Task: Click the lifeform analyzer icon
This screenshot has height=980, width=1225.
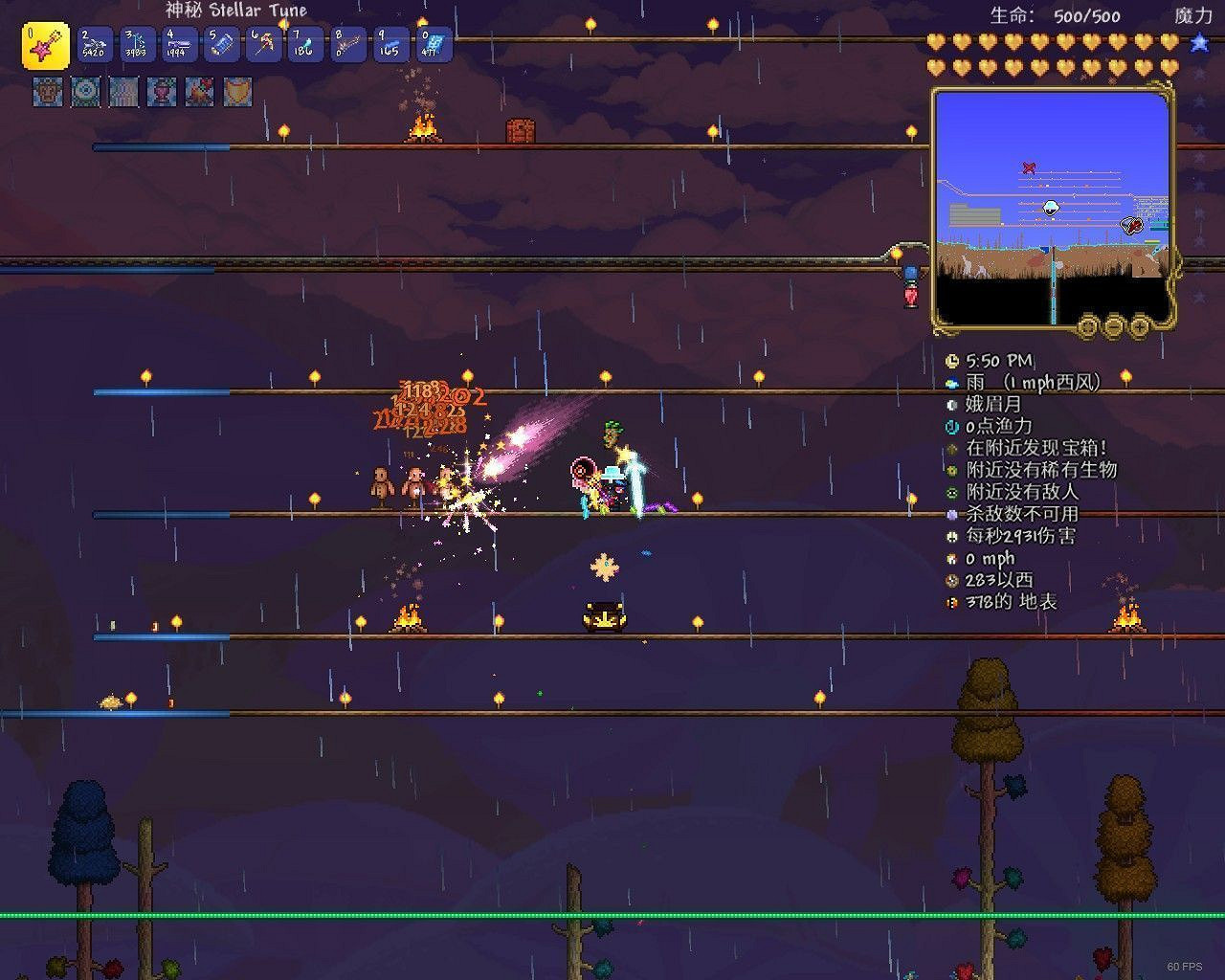Action: 950,470
